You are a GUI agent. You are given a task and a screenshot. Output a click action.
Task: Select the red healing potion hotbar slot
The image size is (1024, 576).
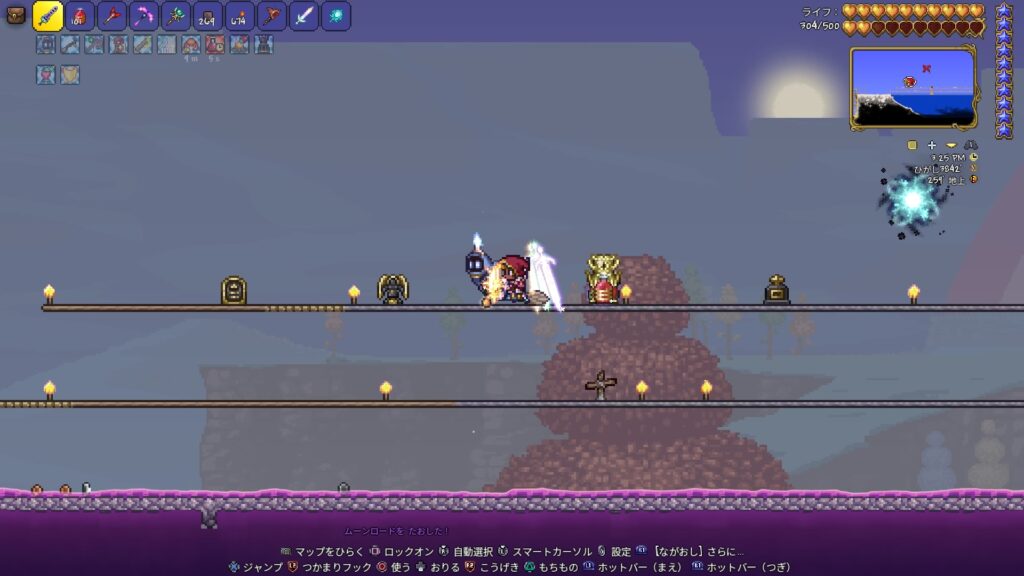81,16
